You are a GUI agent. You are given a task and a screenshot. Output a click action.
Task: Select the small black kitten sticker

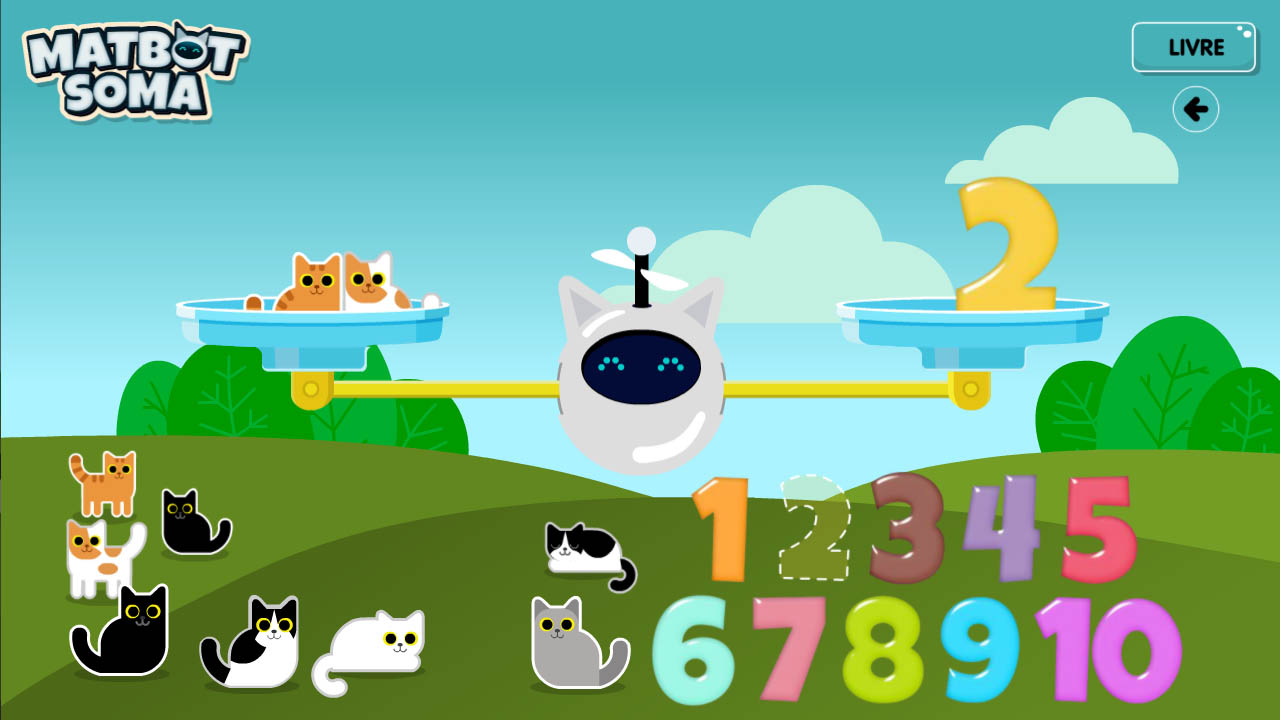(x=190, y=522)
